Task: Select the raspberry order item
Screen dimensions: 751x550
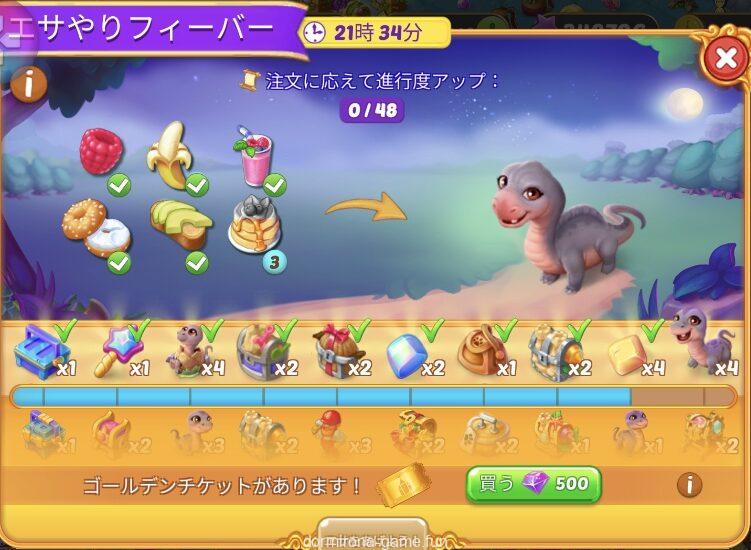Action: coord(100,153)
